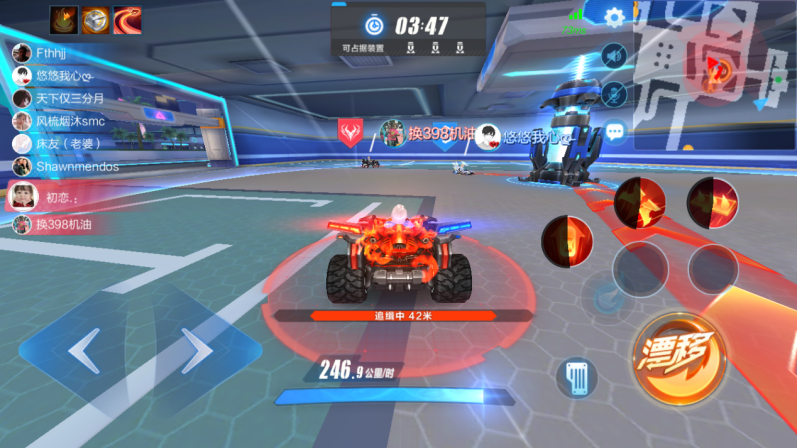Click the flaming pot skill icon
This screenshot has height=448, width=797.
[64, 19]
